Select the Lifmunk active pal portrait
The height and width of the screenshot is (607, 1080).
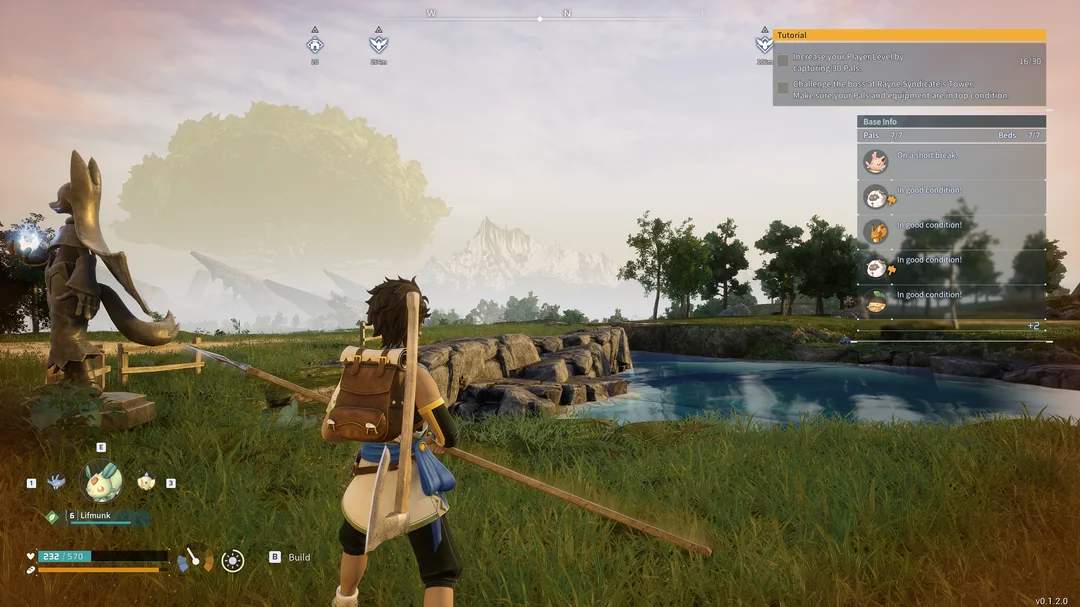[x=102, y=481]
